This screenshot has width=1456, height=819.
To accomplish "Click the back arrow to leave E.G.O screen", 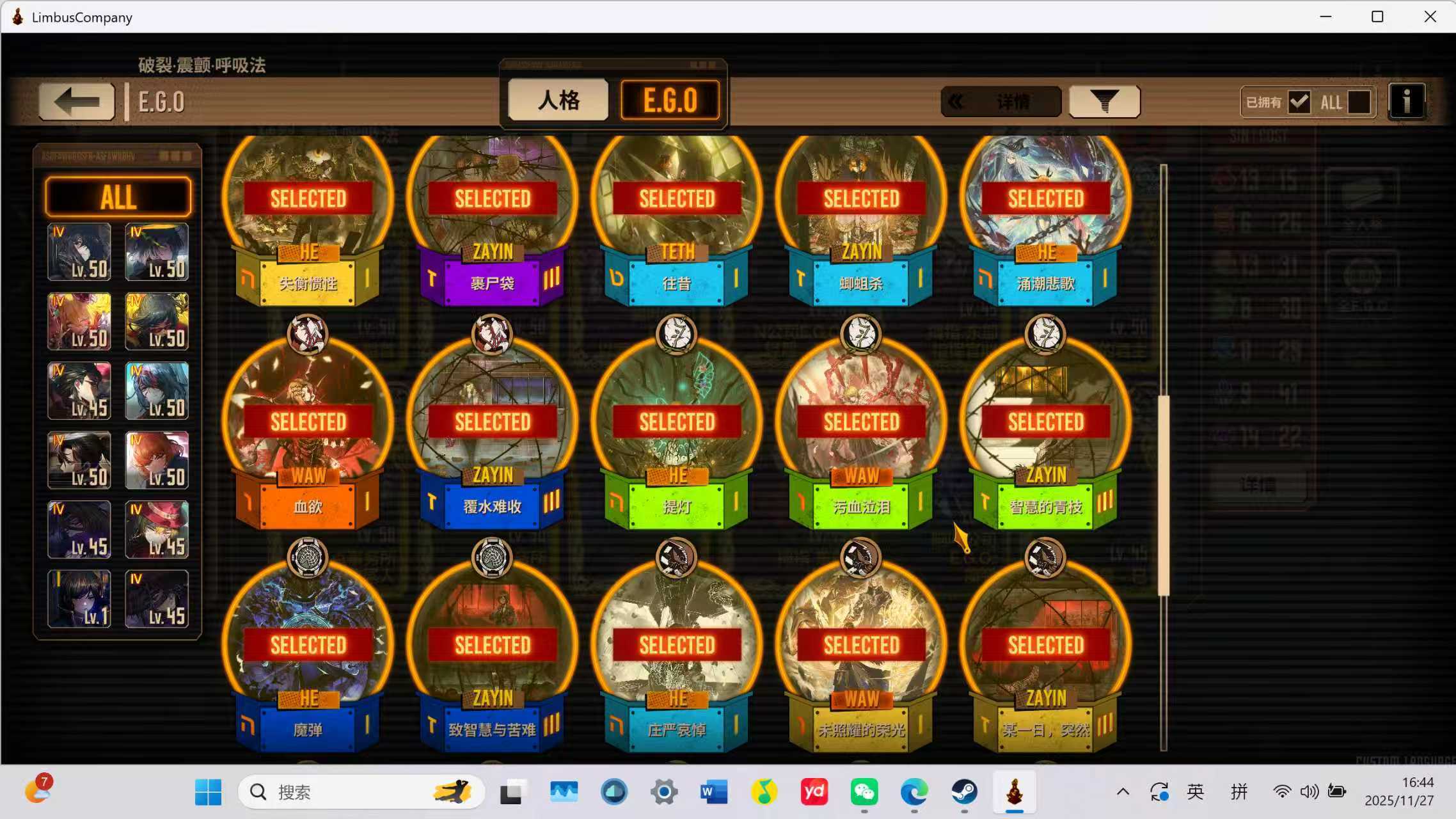I will click(x=75, y=101).
